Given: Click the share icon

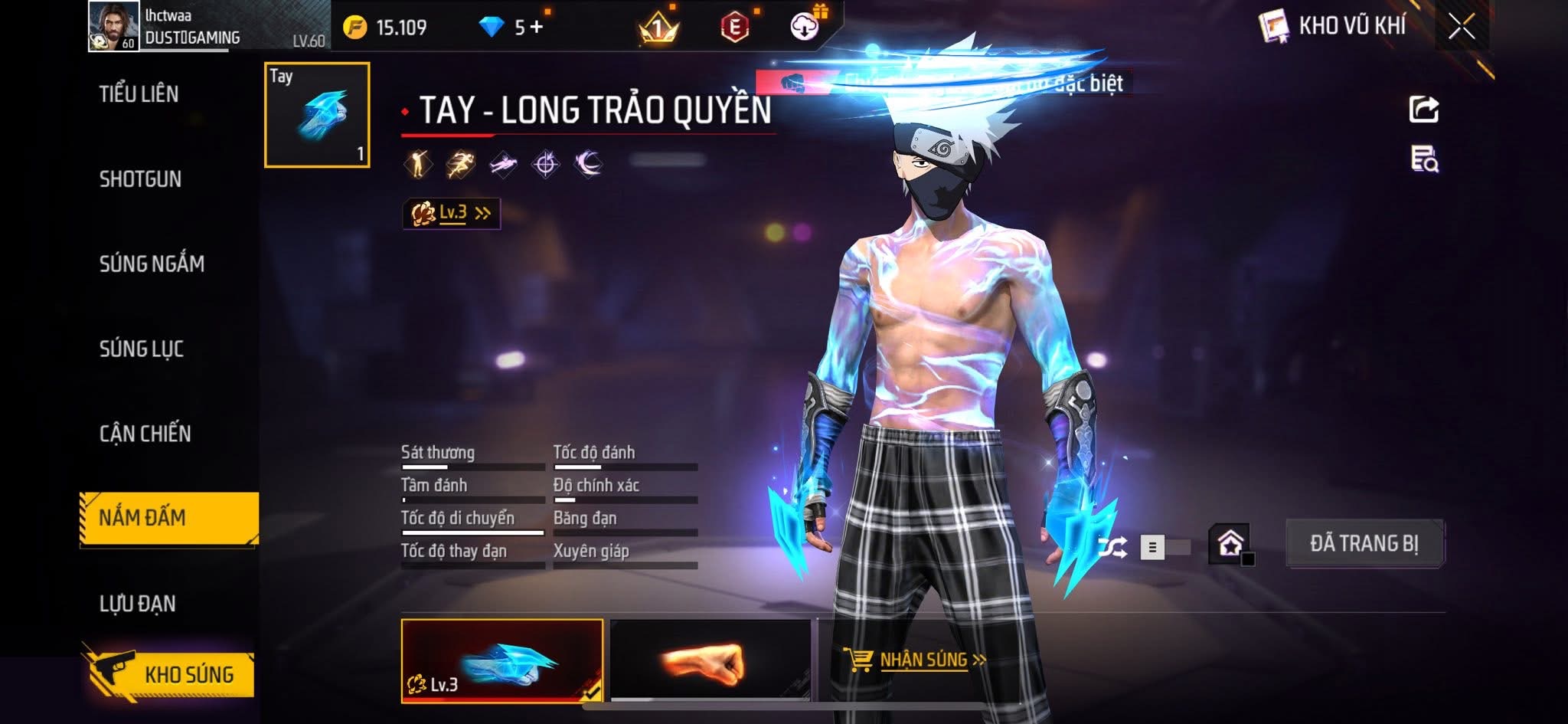Looking at the screenshot, I should (x=1424, y=110).
